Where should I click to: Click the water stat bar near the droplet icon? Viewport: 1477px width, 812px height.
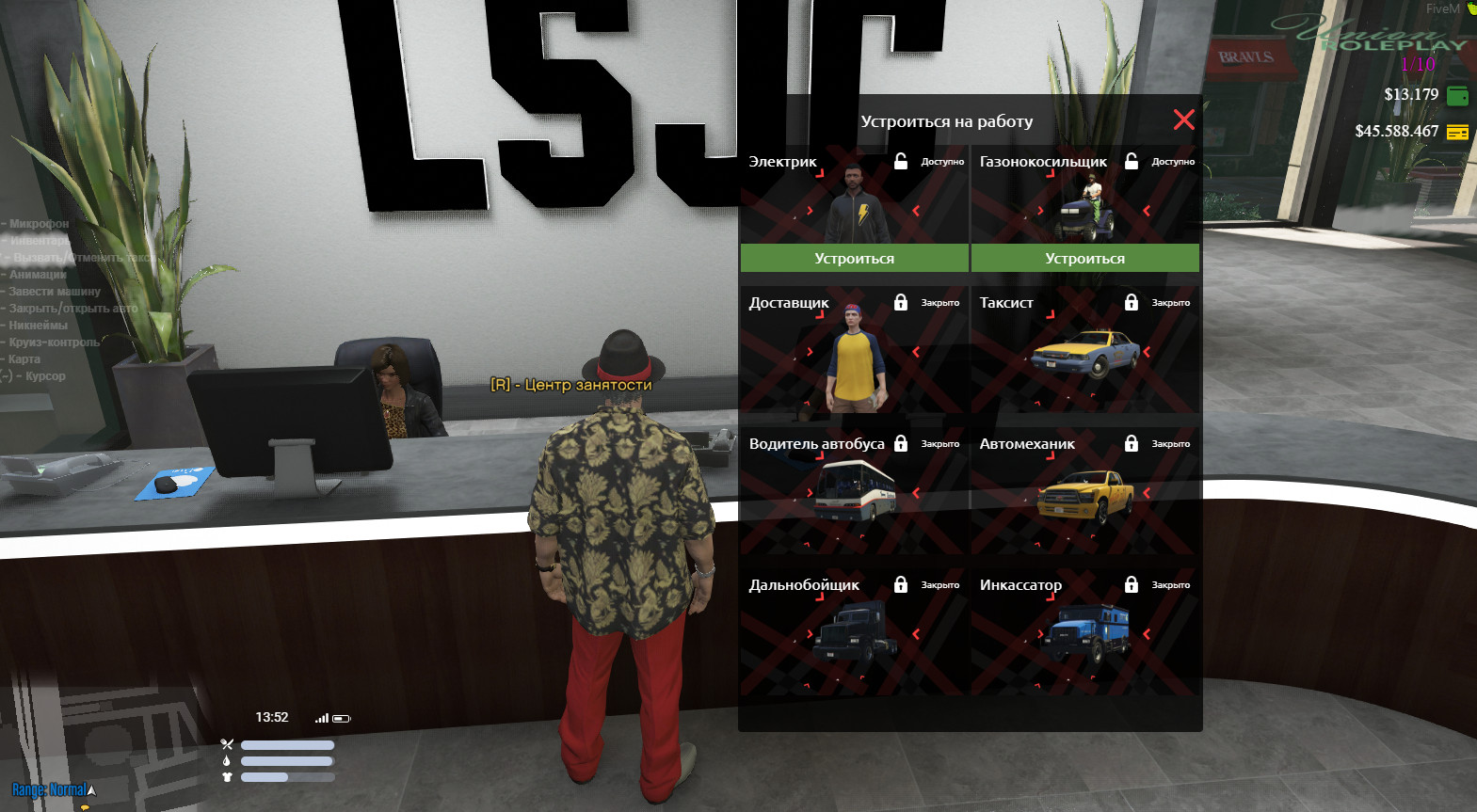(x=287, y=761)
